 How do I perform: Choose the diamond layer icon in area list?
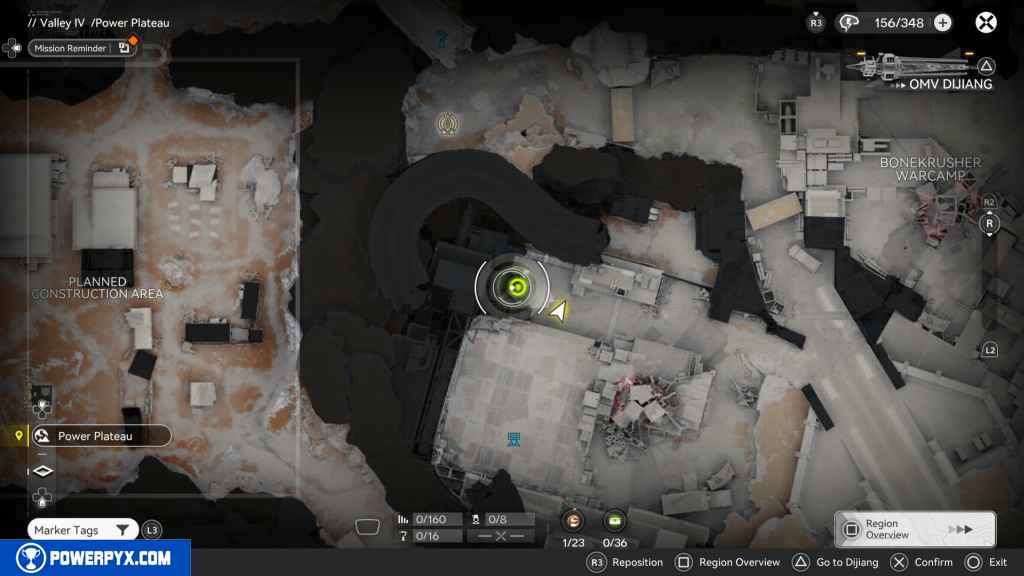[x=43, y=471]
